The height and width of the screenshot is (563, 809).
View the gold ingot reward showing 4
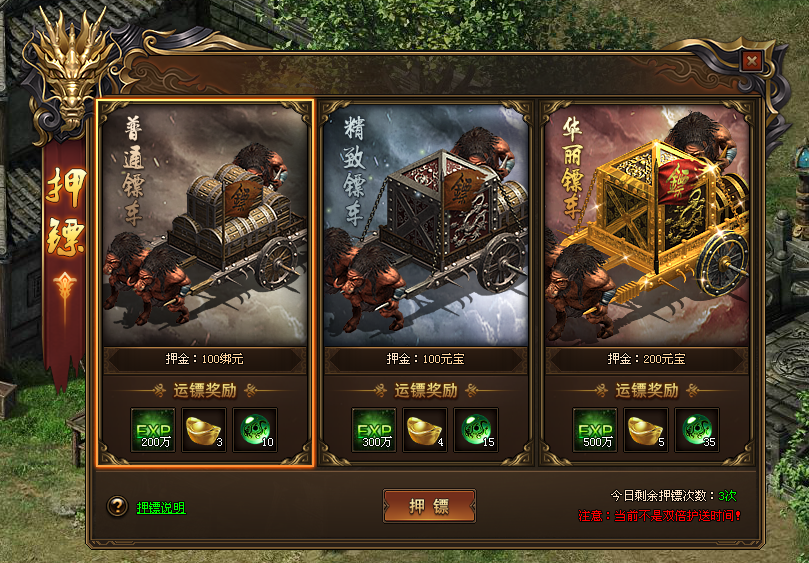426,430
